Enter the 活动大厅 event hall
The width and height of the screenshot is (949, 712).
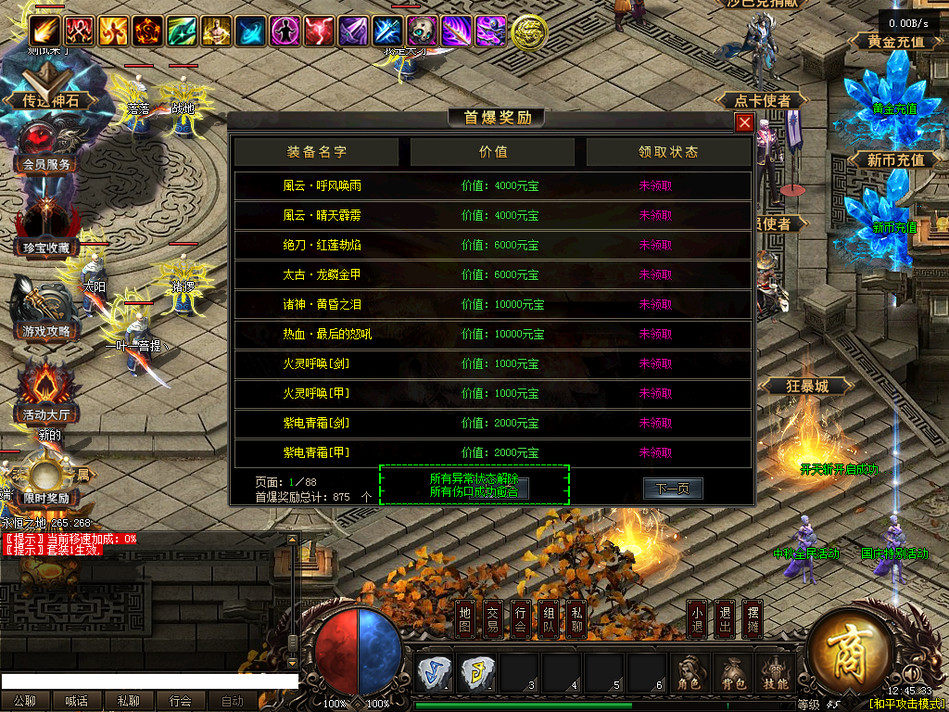click(46, 397)
